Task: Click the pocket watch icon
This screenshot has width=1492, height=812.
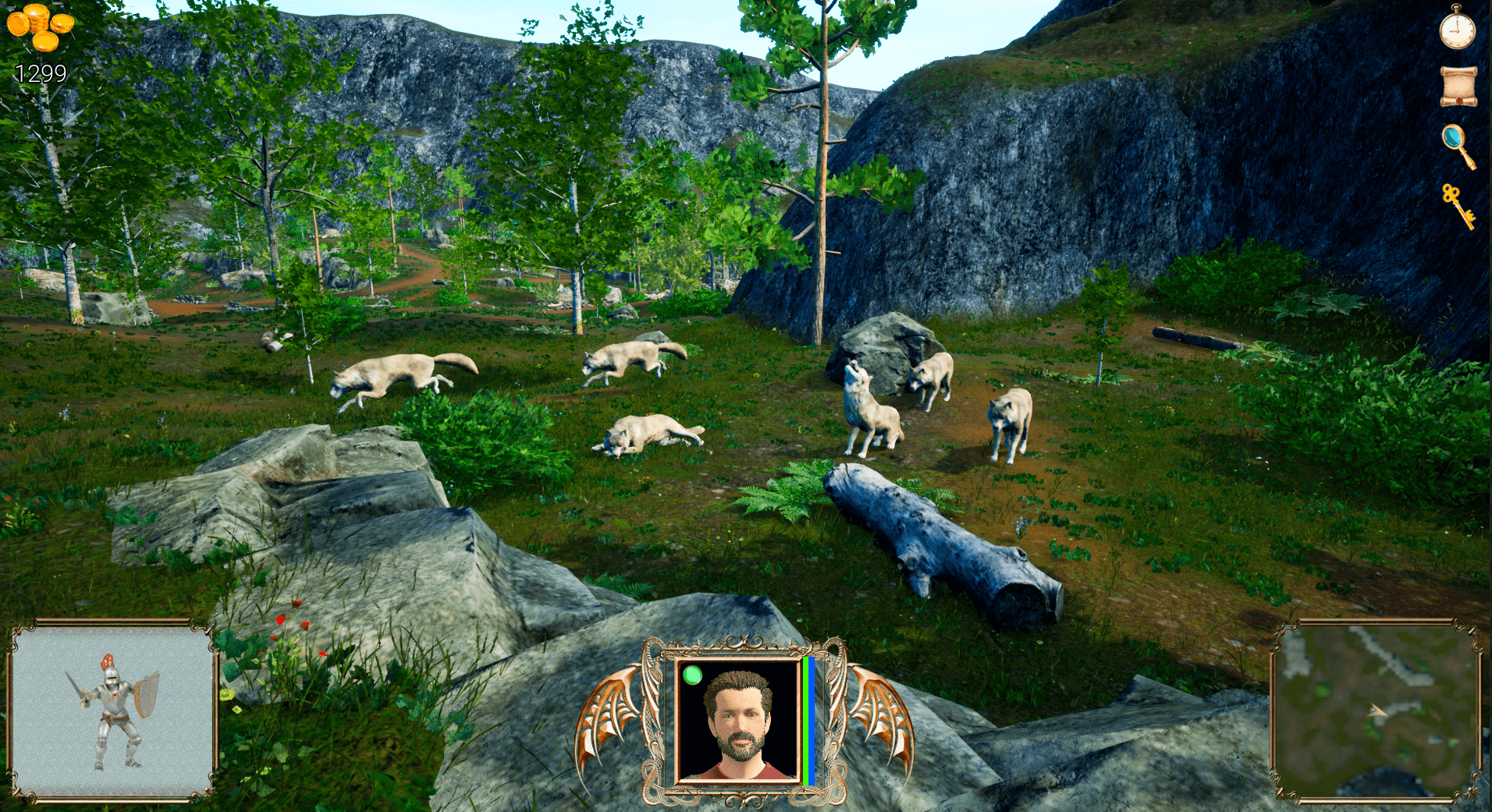Action: (1457, 29)
